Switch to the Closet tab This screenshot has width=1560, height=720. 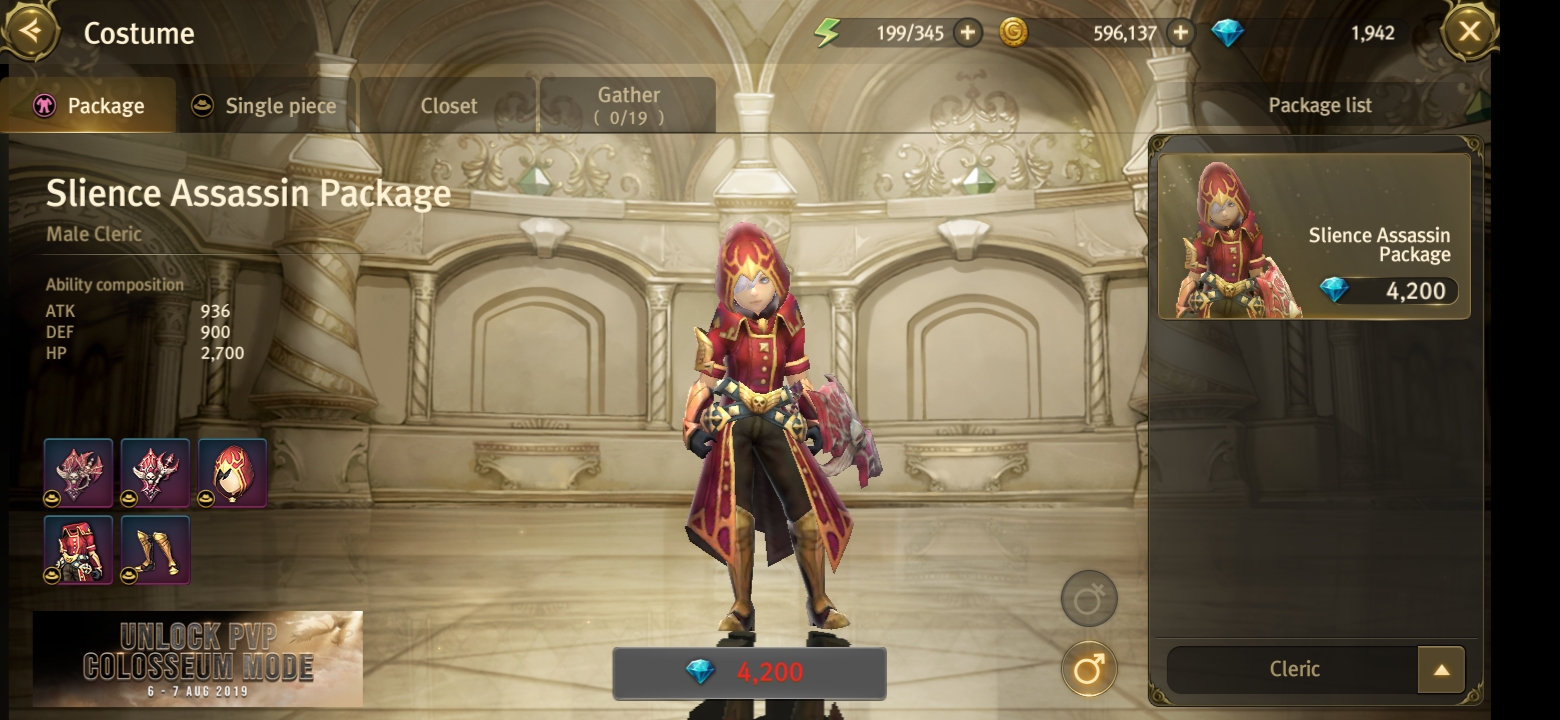448,106
